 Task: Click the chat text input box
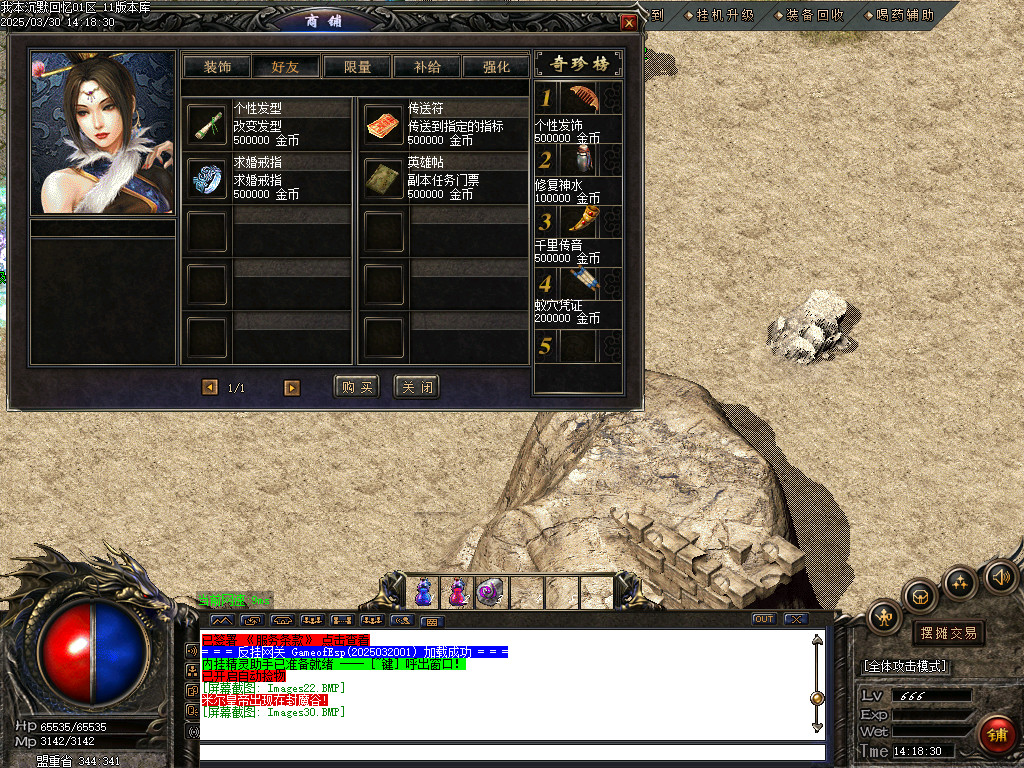[x=511, y=752]
